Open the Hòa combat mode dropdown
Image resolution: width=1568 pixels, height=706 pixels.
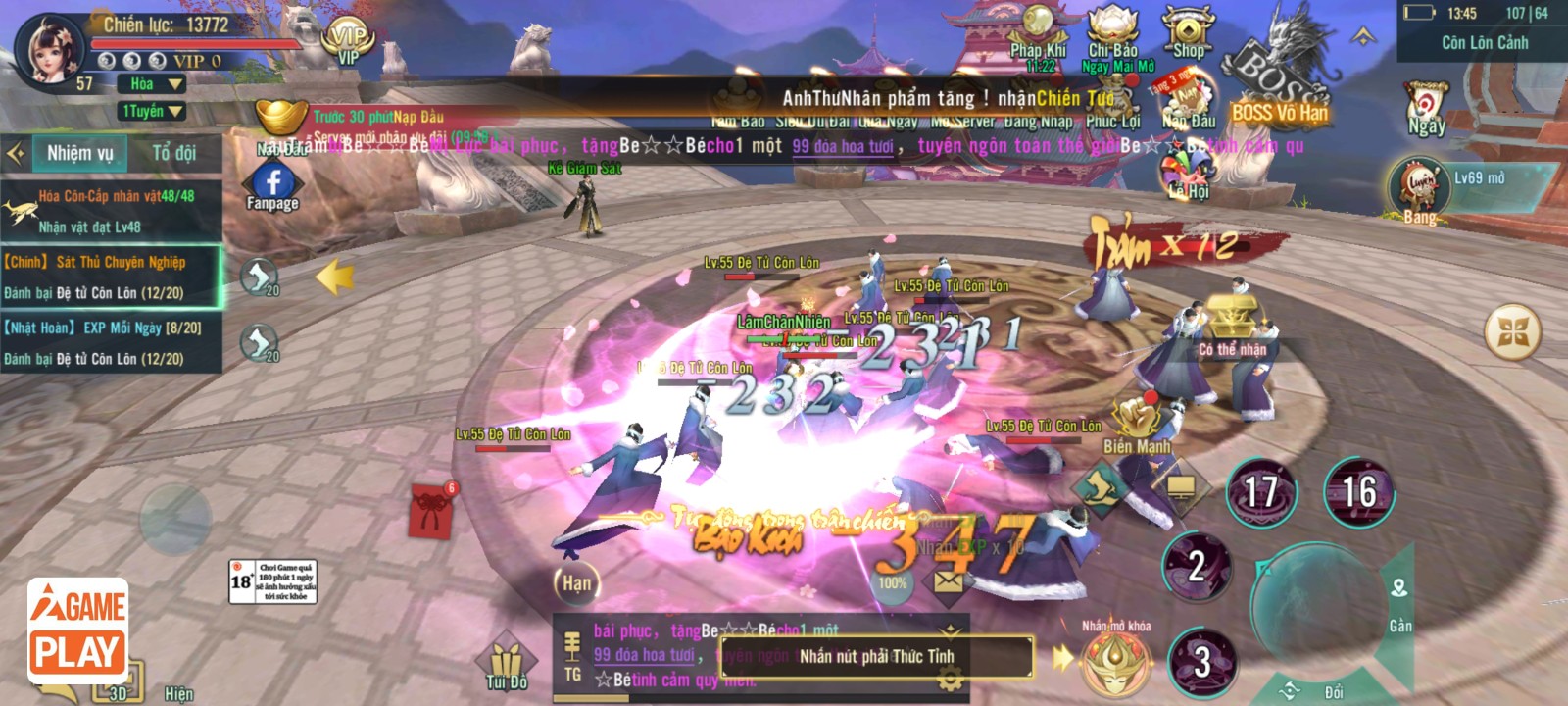[151, 84]
